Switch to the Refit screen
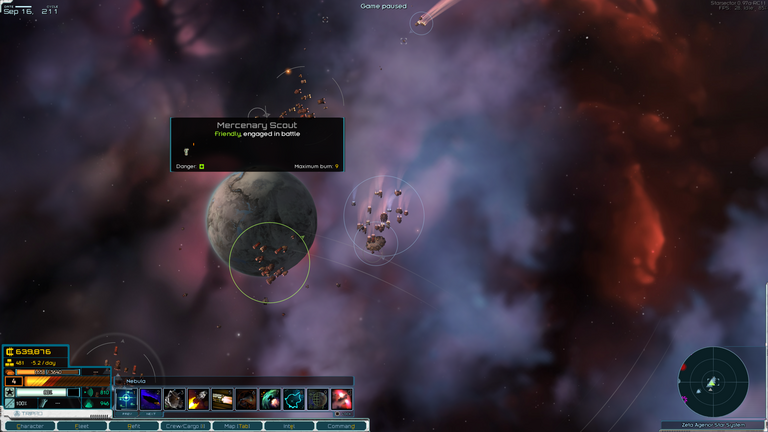Image resolution: width=768 pixels, height=432 pixels. coord(133,426)
